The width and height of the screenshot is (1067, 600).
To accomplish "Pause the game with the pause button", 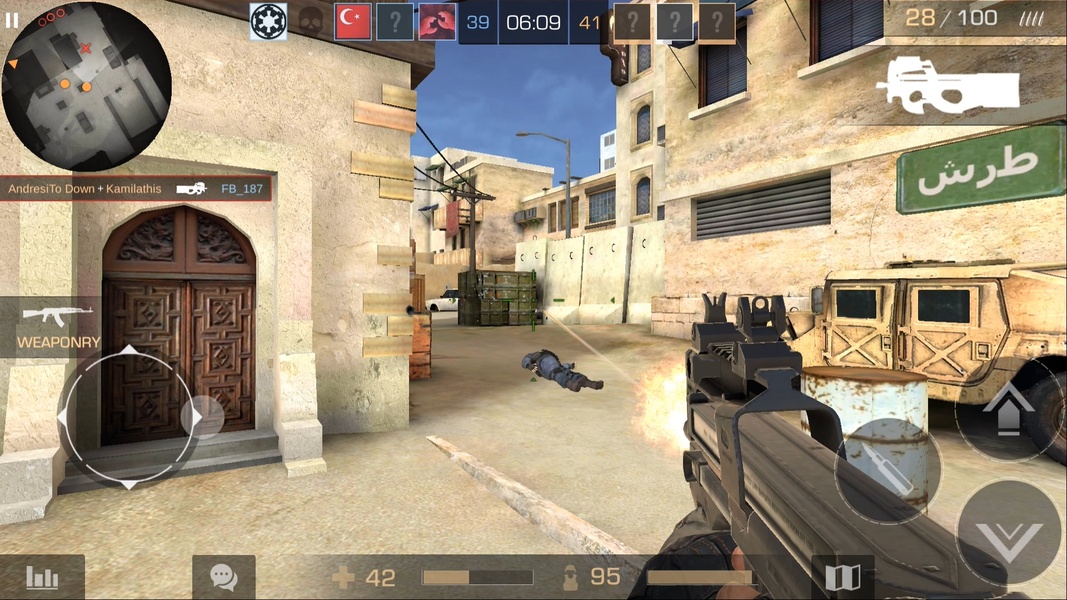I will [x=12, y=19].
